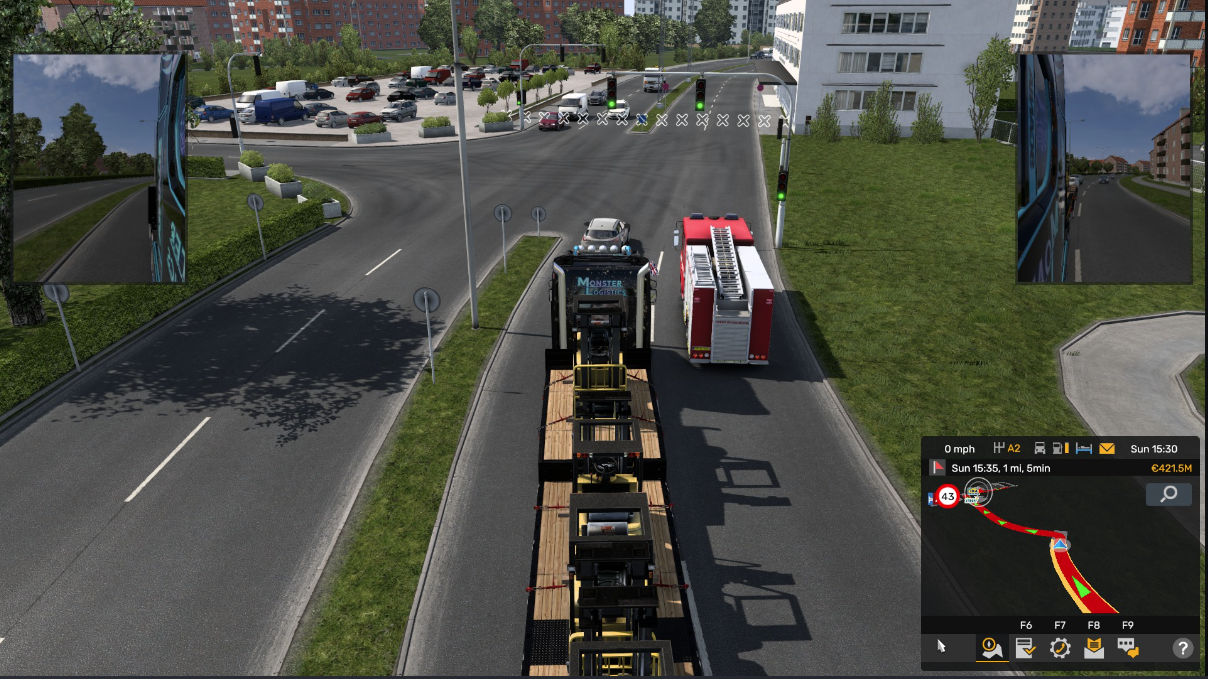Image resolution: width=1208 pixels, height=679 pixels.
Task: Show the F7 diagnostics assistance tab
Action: pos(1060,648)
